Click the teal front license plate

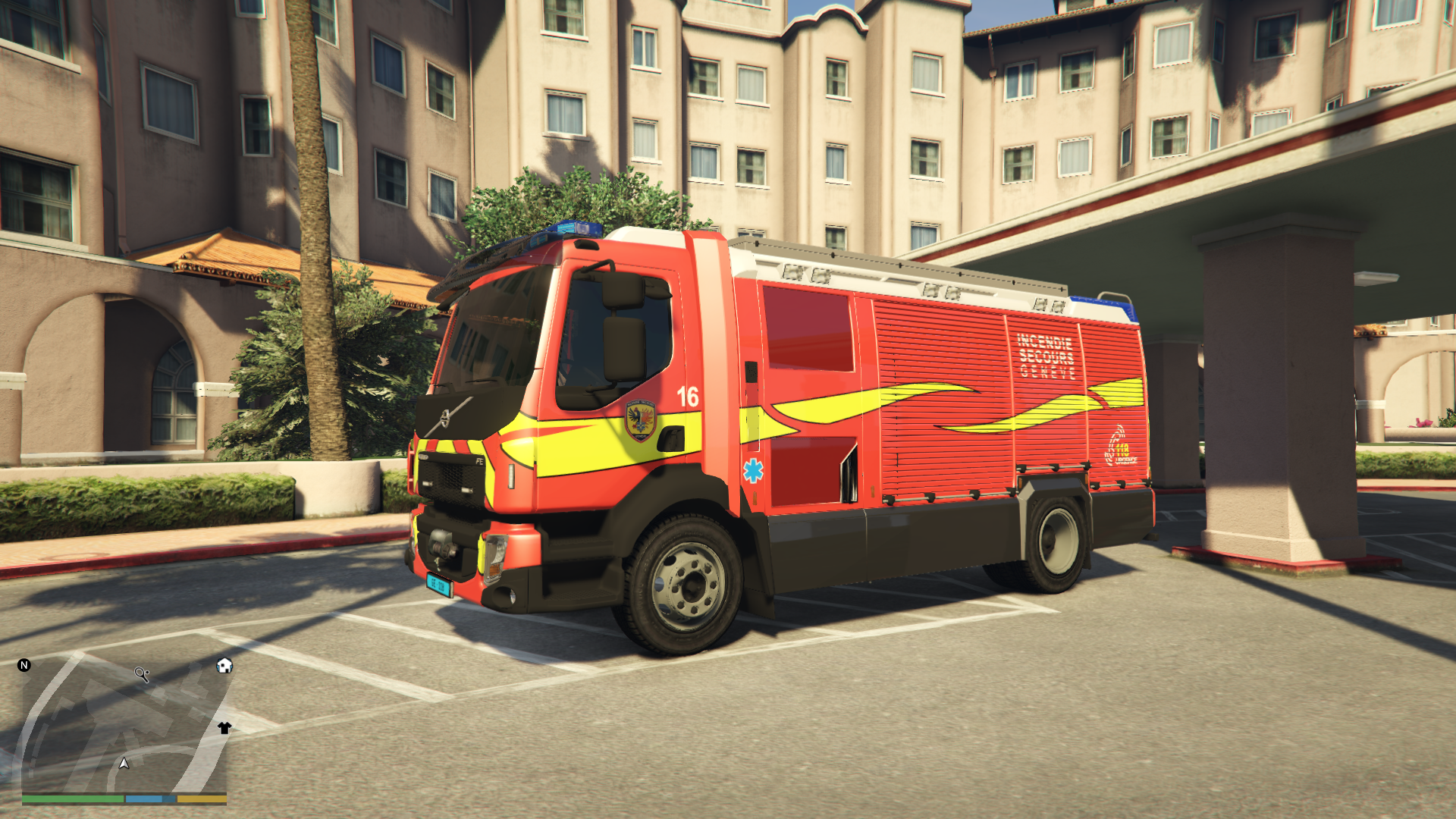[439, 585]
